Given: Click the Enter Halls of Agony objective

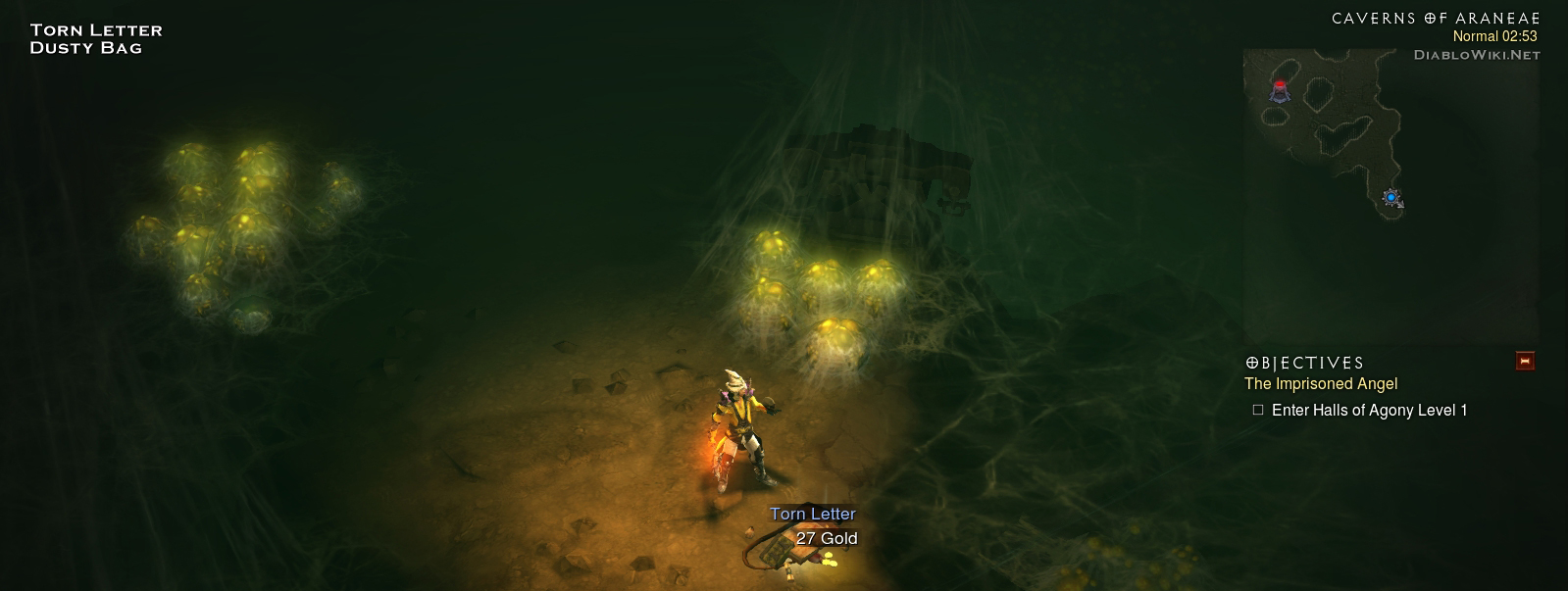Looking at the screenshot, I should pyautogui.click(x=1368, y=411).
